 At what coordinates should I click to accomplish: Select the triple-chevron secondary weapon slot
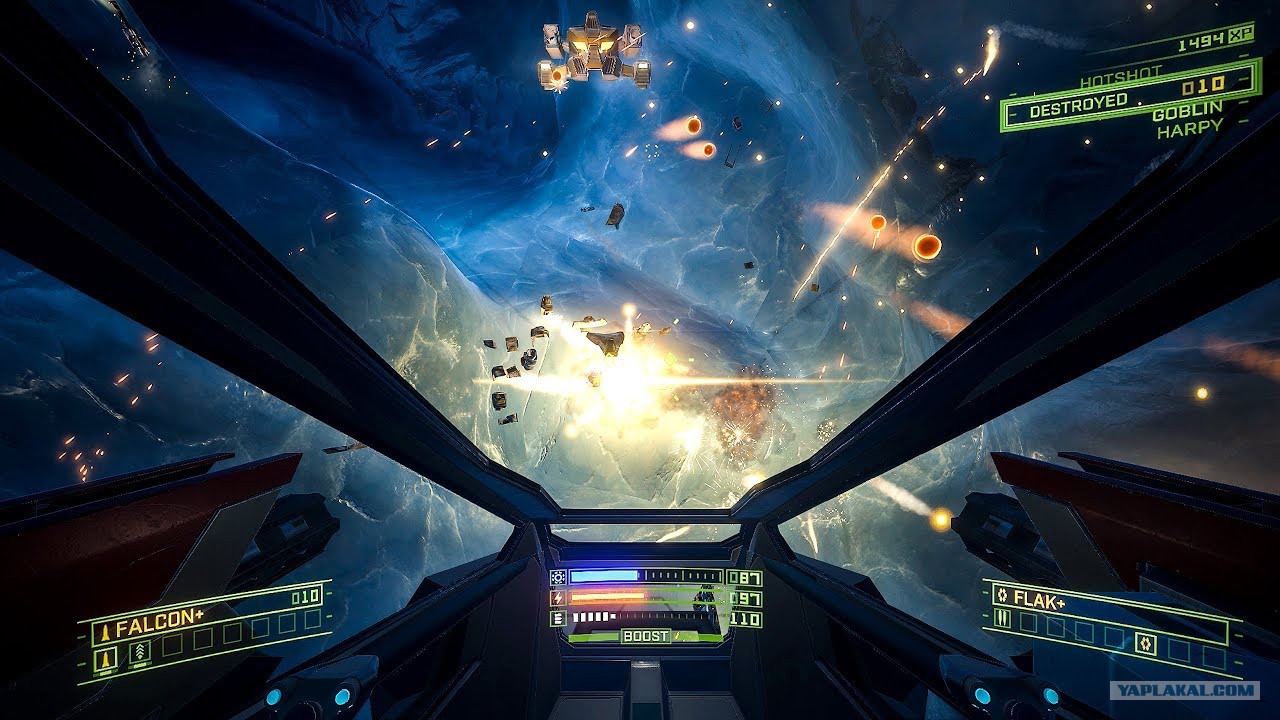tap(139, 652)
